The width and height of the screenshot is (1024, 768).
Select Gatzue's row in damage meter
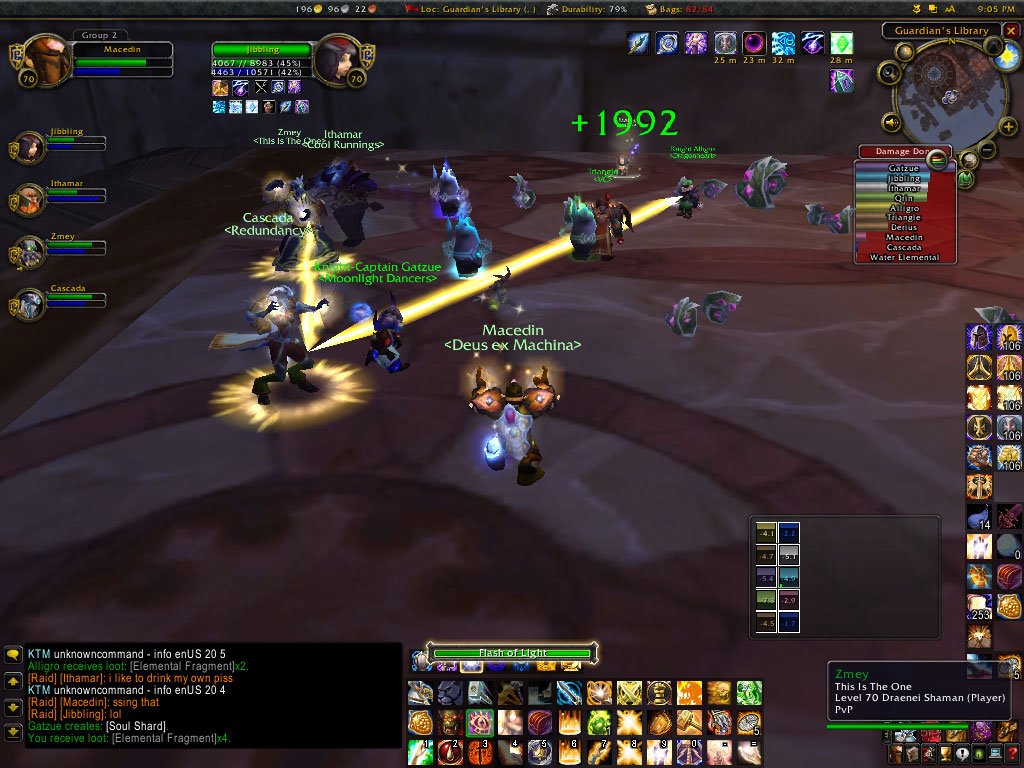point(904,169)
